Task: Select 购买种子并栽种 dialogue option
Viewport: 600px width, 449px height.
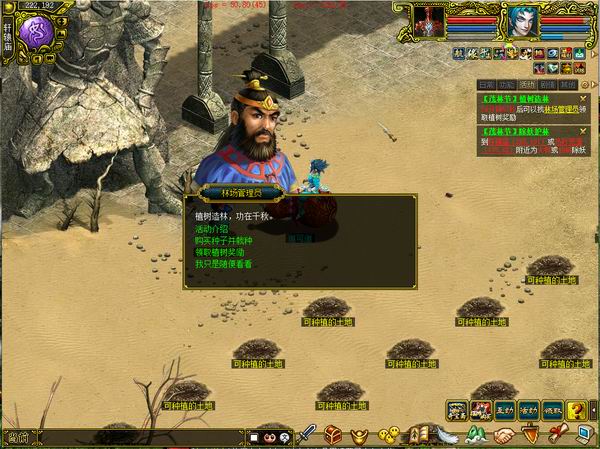Action: 223,241
